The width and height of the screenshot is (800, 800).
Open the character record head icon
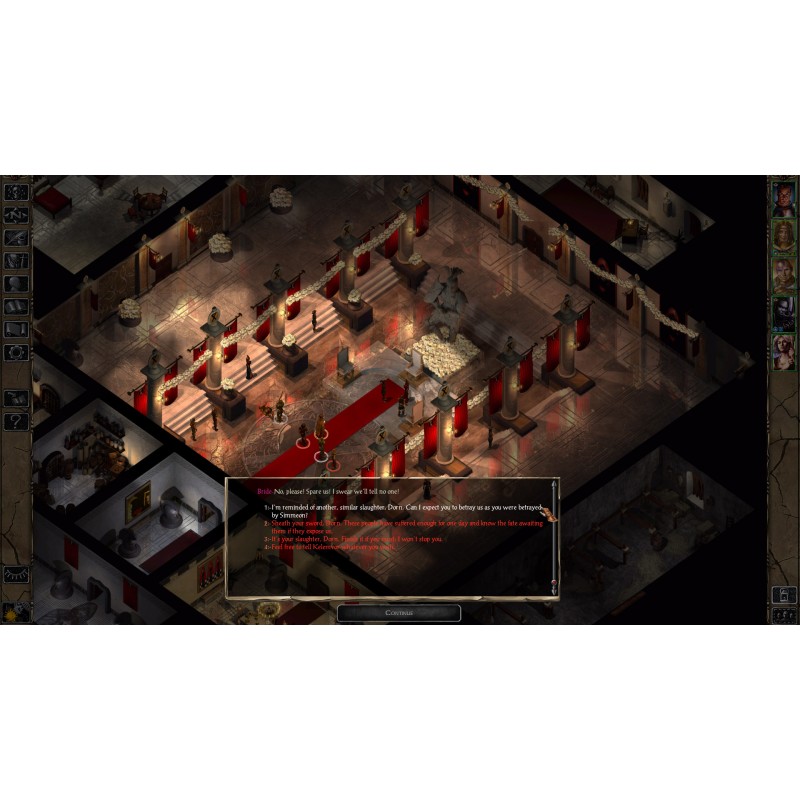[x=16, y=283]
